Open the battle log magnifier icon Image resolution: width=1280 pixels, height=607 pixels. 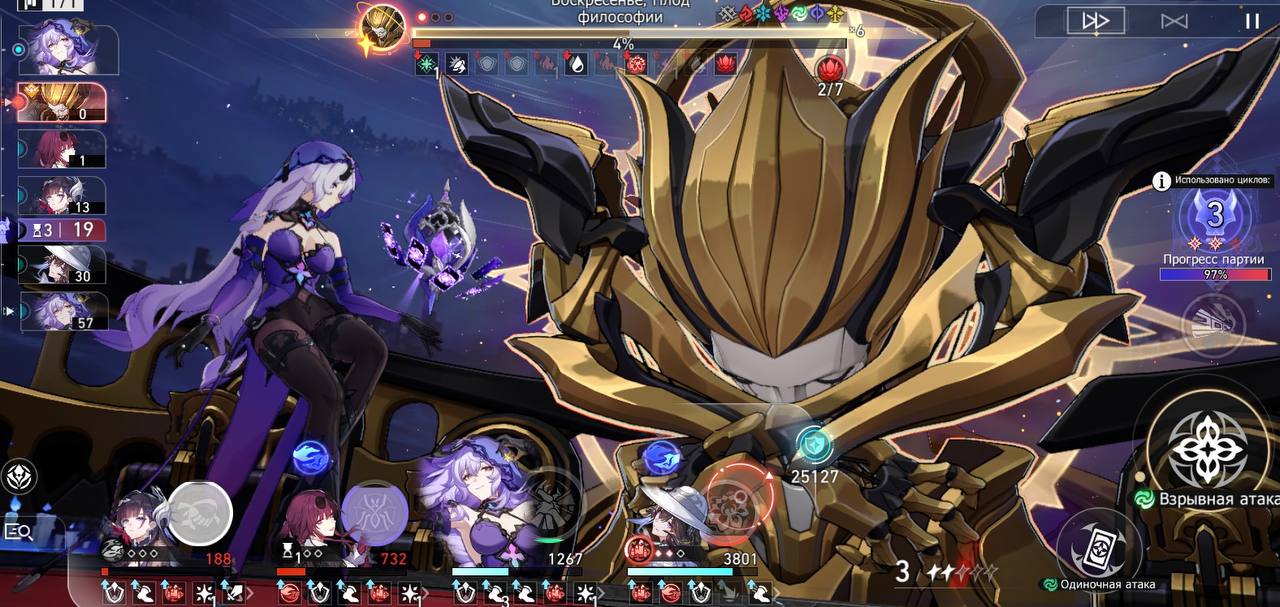pos(19,531)
